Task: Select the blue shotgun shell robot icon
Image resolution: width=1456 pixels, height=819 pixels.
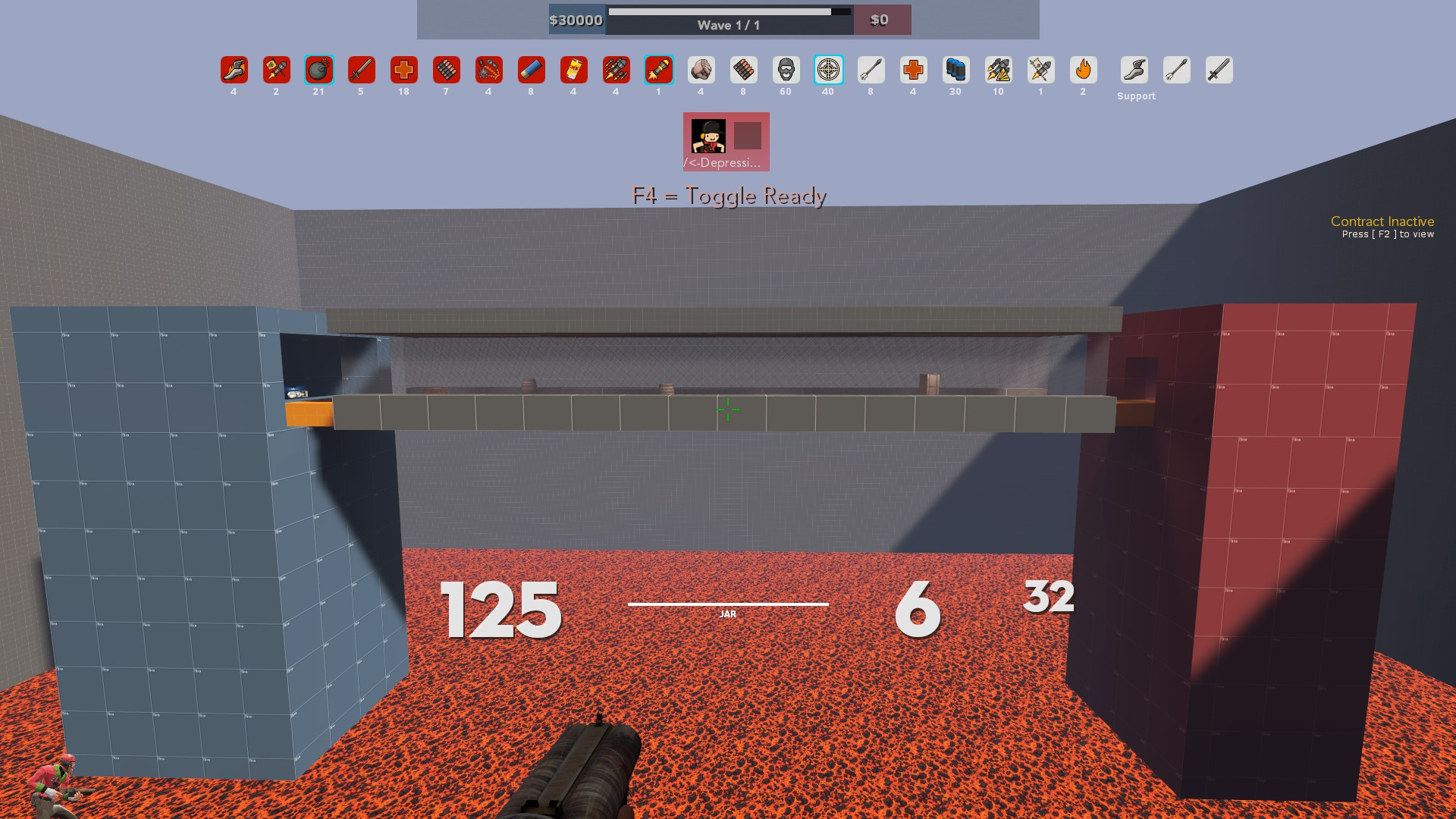Action: click(x=531, y=70)
